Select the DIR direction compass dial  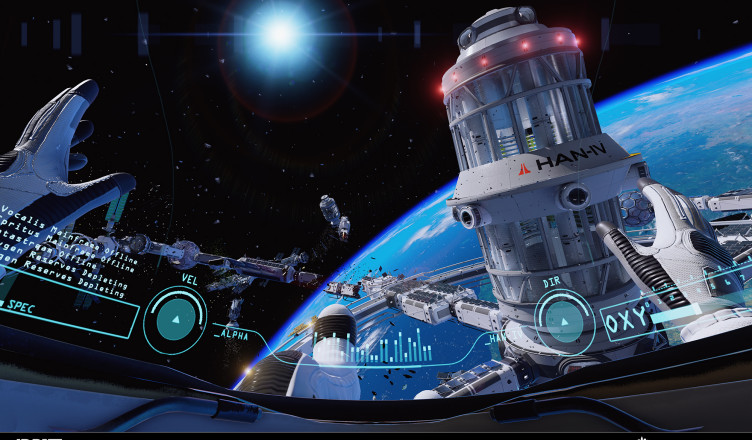(565, 321)
